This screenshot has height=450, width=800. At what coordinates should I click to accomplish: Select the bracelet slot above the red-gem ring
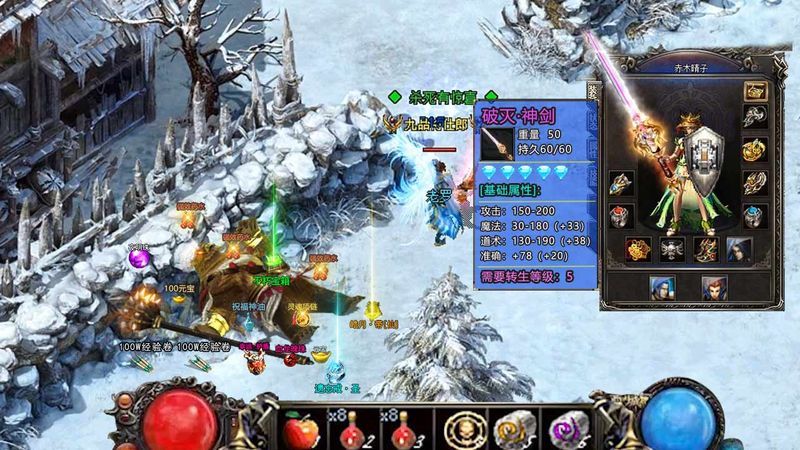pos(621,185)
